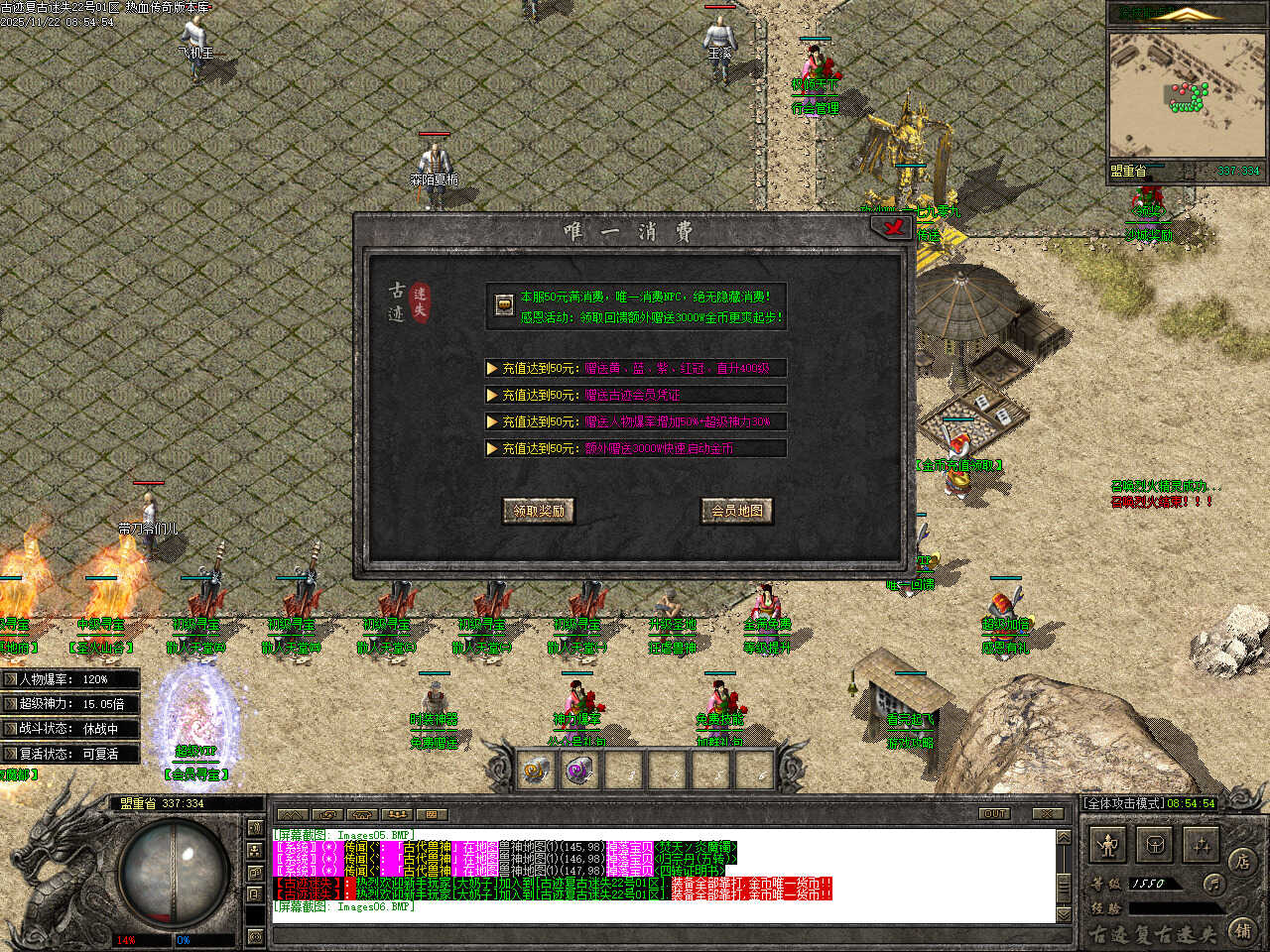Use the purple orb hotbar item

point(580,770)
